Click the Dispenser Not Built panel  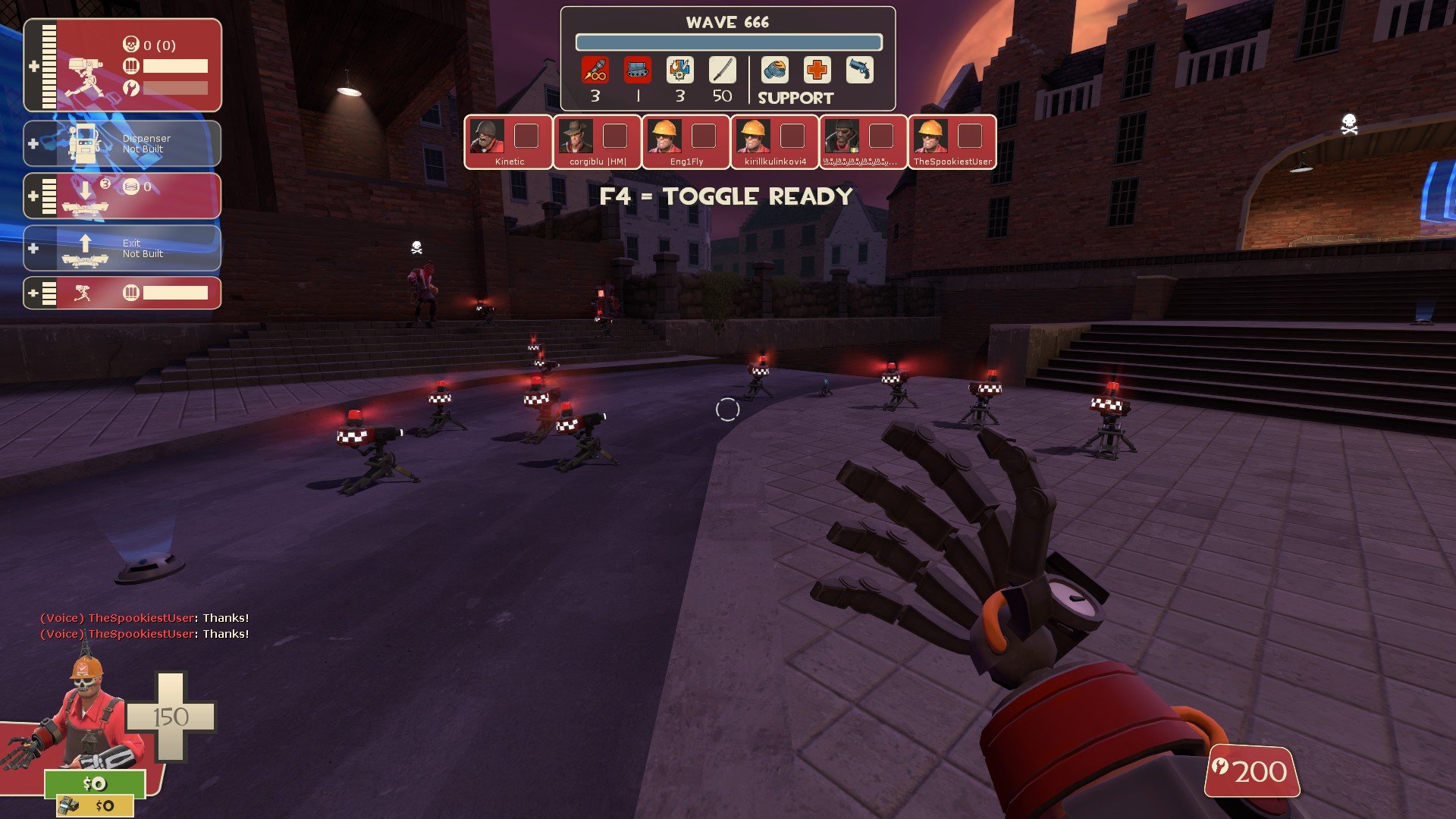pyautogui.click(x=123, y=143)
